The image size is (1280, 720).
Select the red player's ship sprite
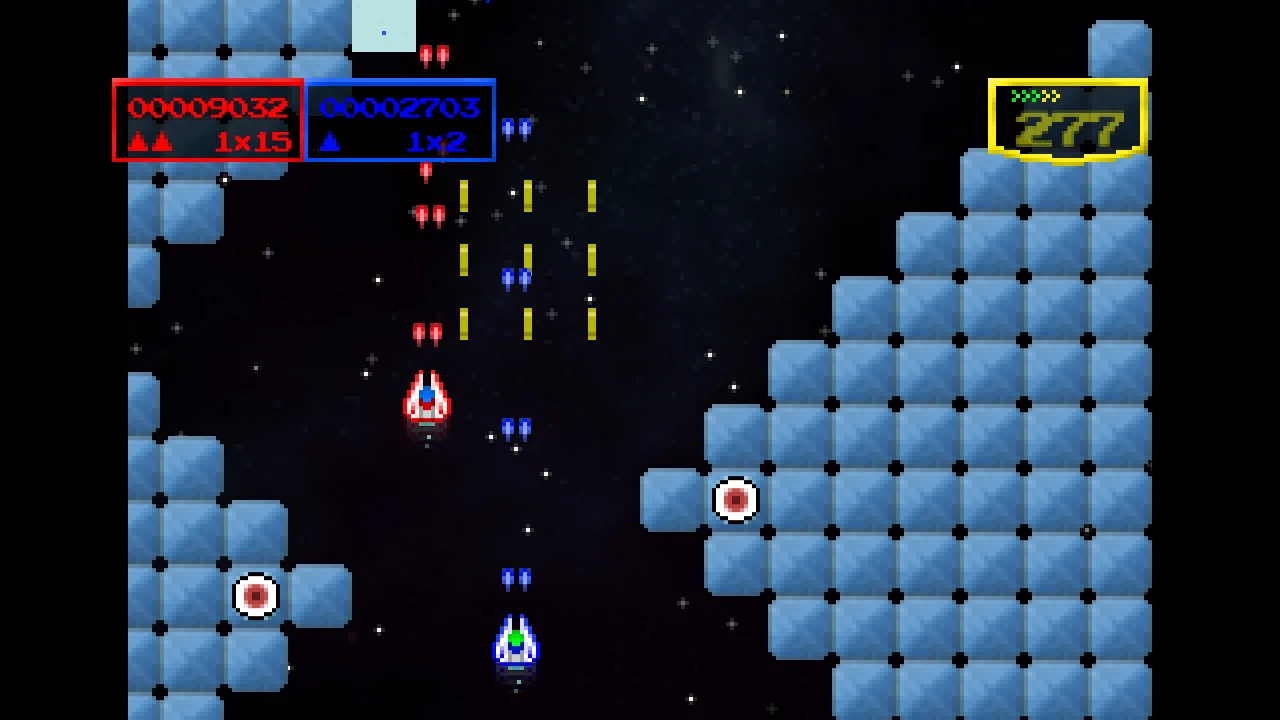[x=427, y=398]
